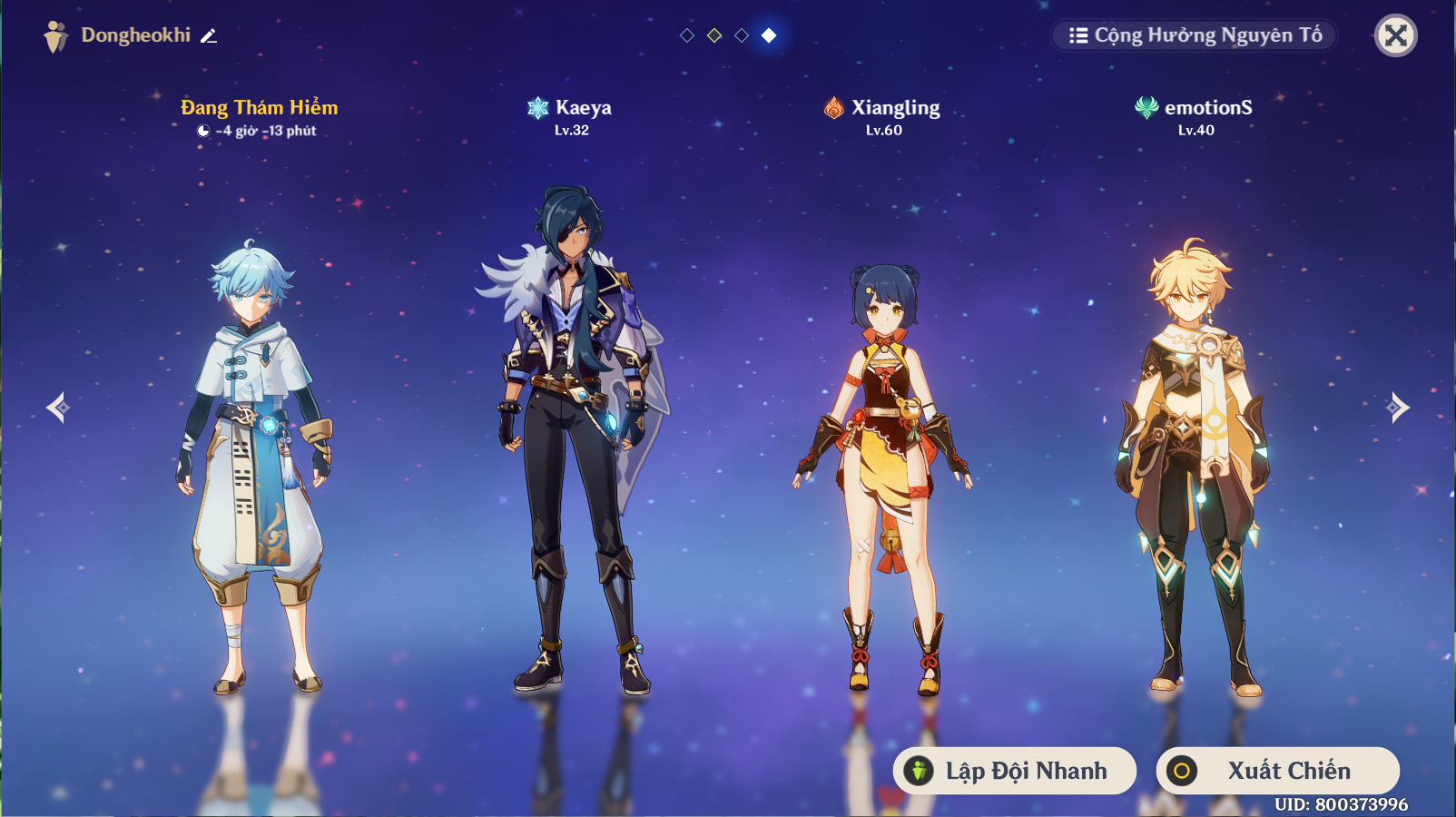1456x817 pixels.
Task: Select the Kaeya party slot
Action: coord(571,436)
